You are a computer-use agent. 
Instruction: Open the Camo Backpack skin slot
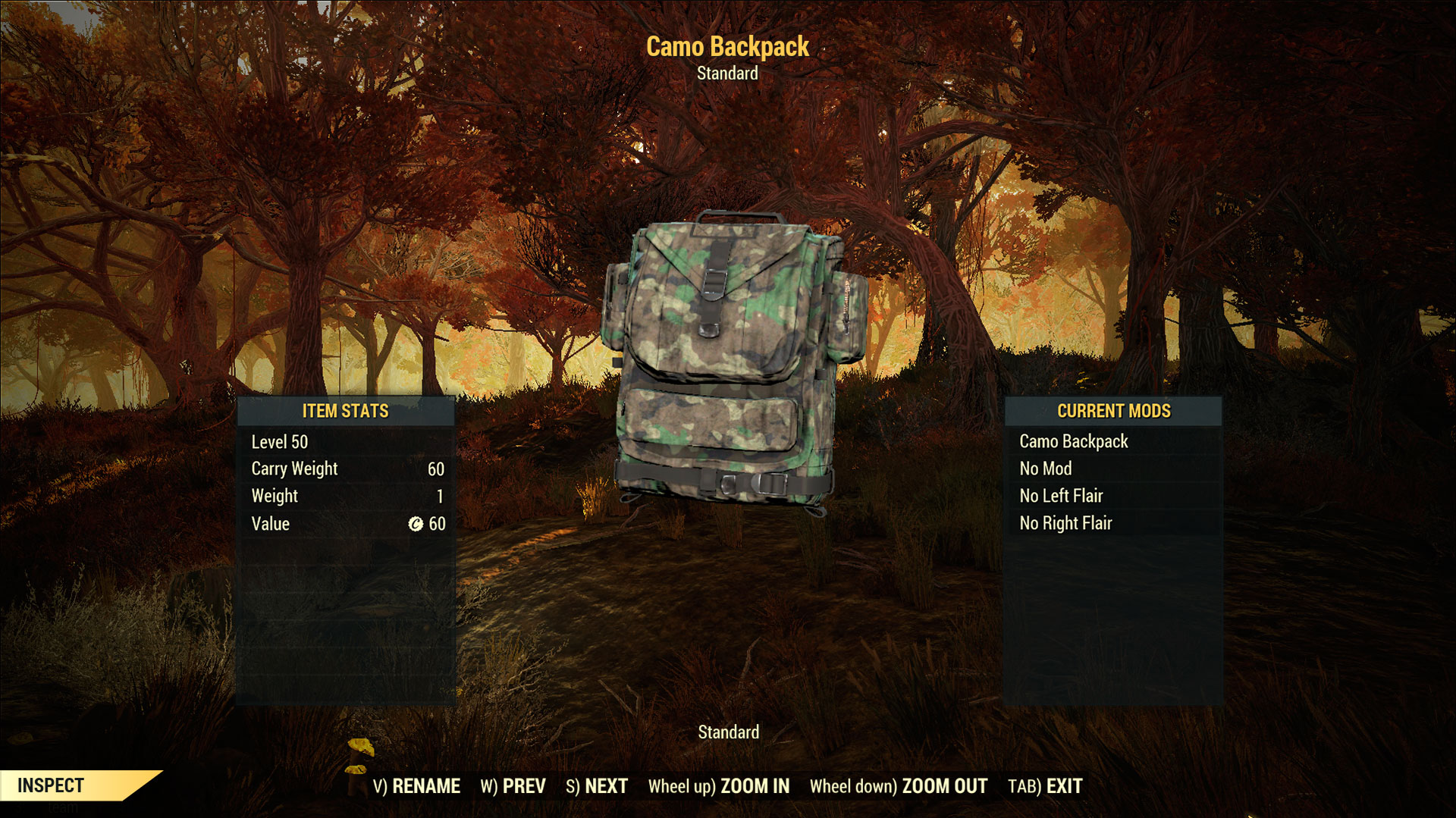tap(1072, 441)
